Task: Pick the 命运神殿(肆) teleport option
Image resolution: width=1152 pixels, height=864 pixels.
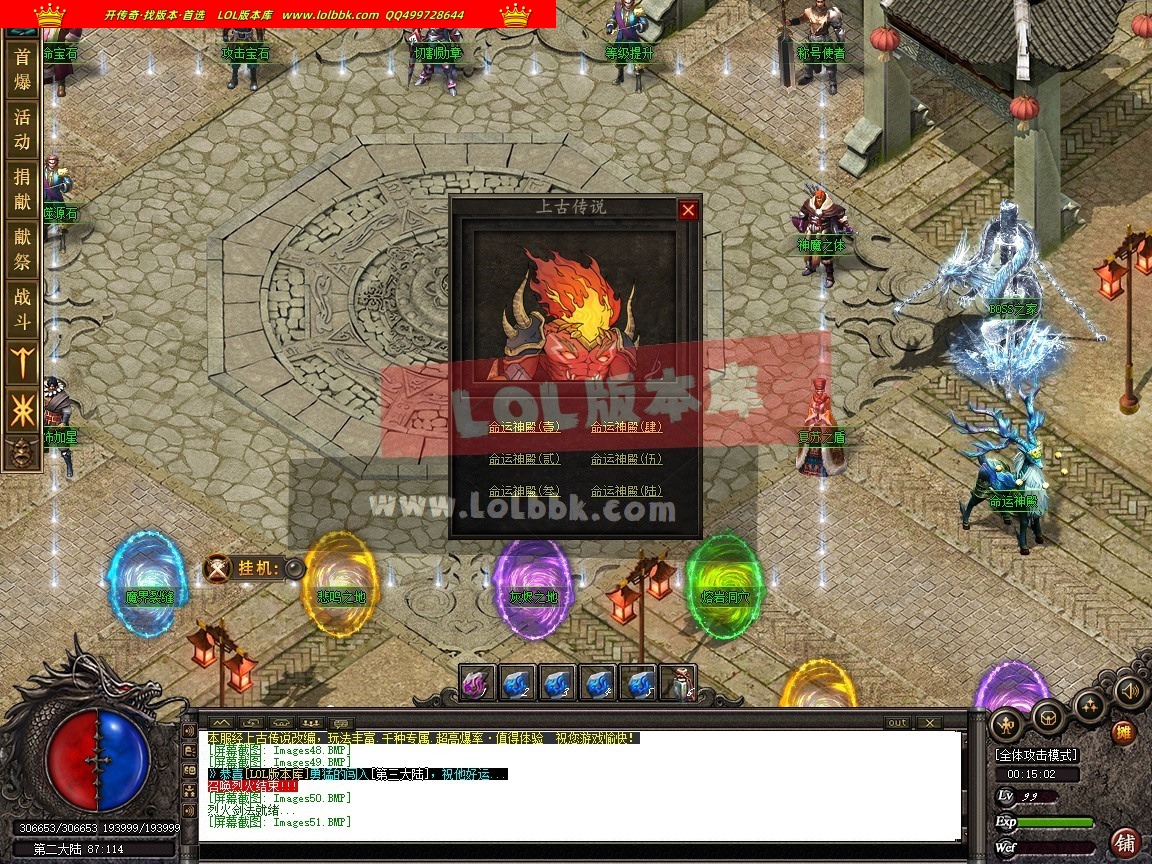Action: pos(626,427)
